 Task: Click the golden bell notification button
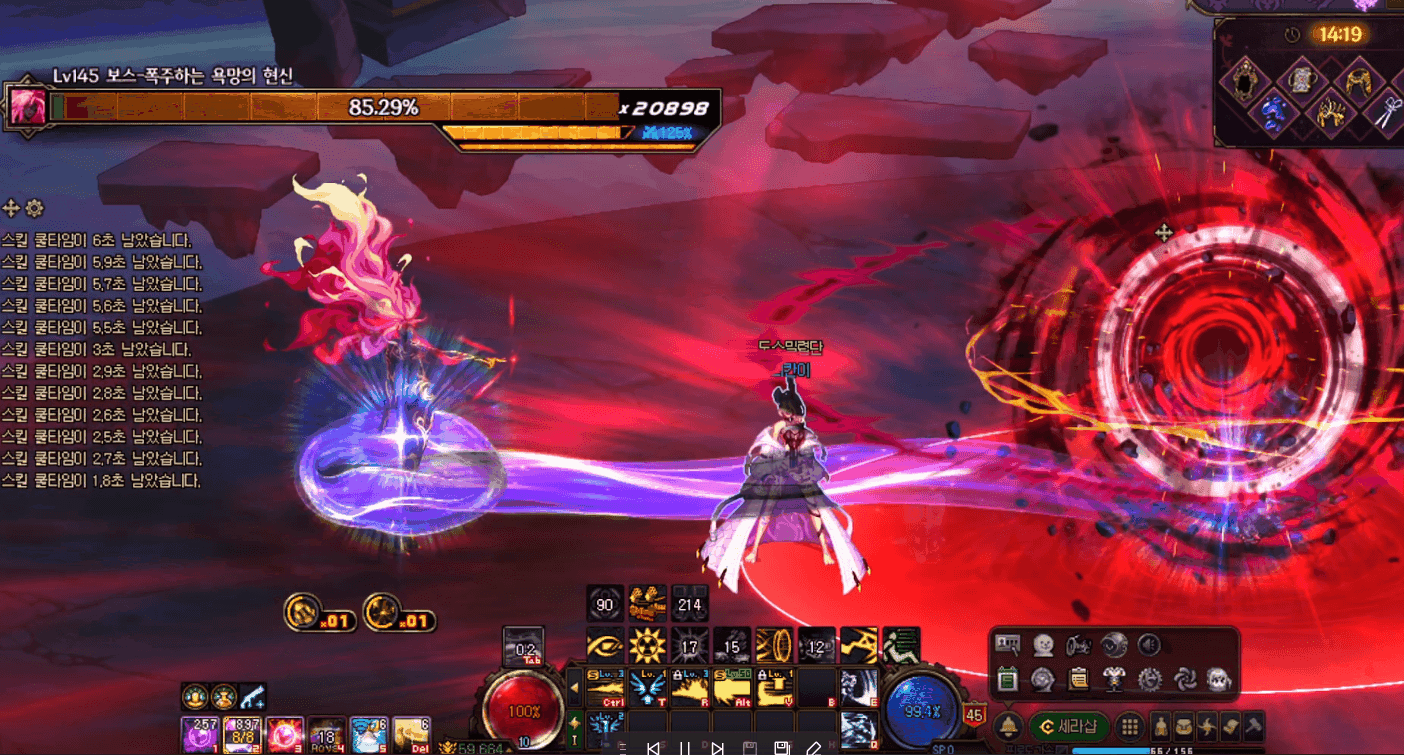(1009, 726)
